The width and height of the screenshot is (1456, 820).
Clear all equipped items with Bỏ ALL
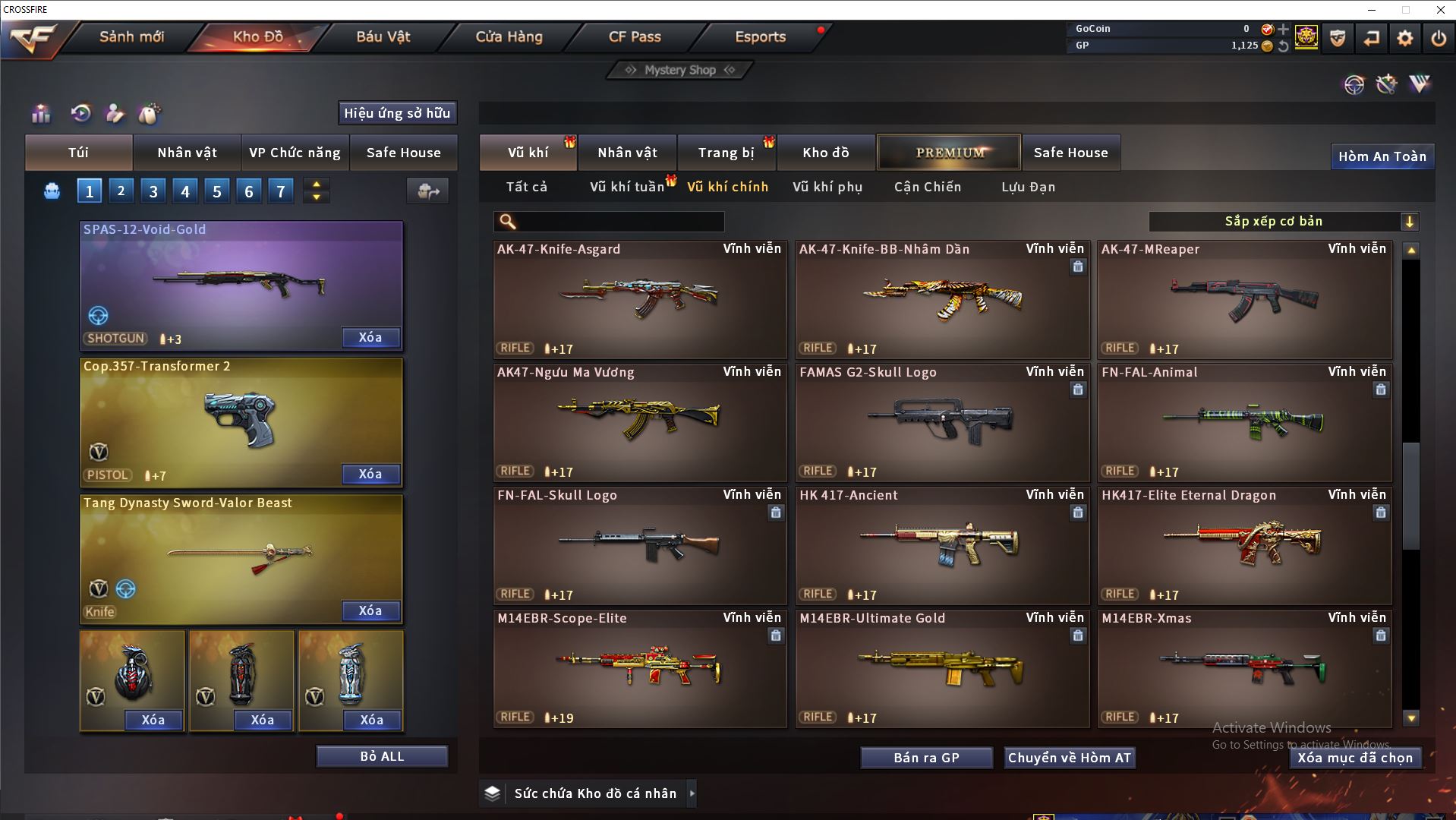(x=382, y=756)
